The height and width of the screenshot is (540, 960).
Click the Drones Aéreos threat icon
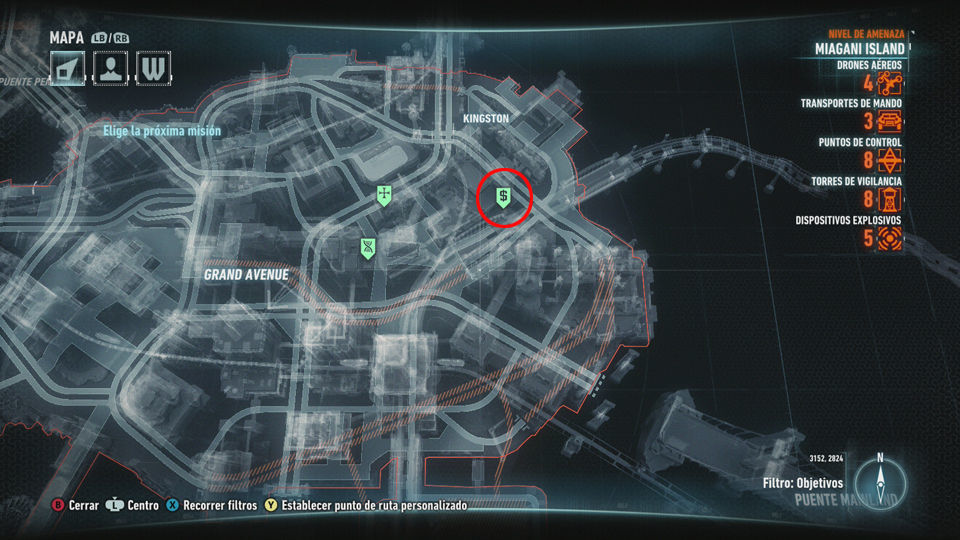pyautogui.click(x=890, y=83)
